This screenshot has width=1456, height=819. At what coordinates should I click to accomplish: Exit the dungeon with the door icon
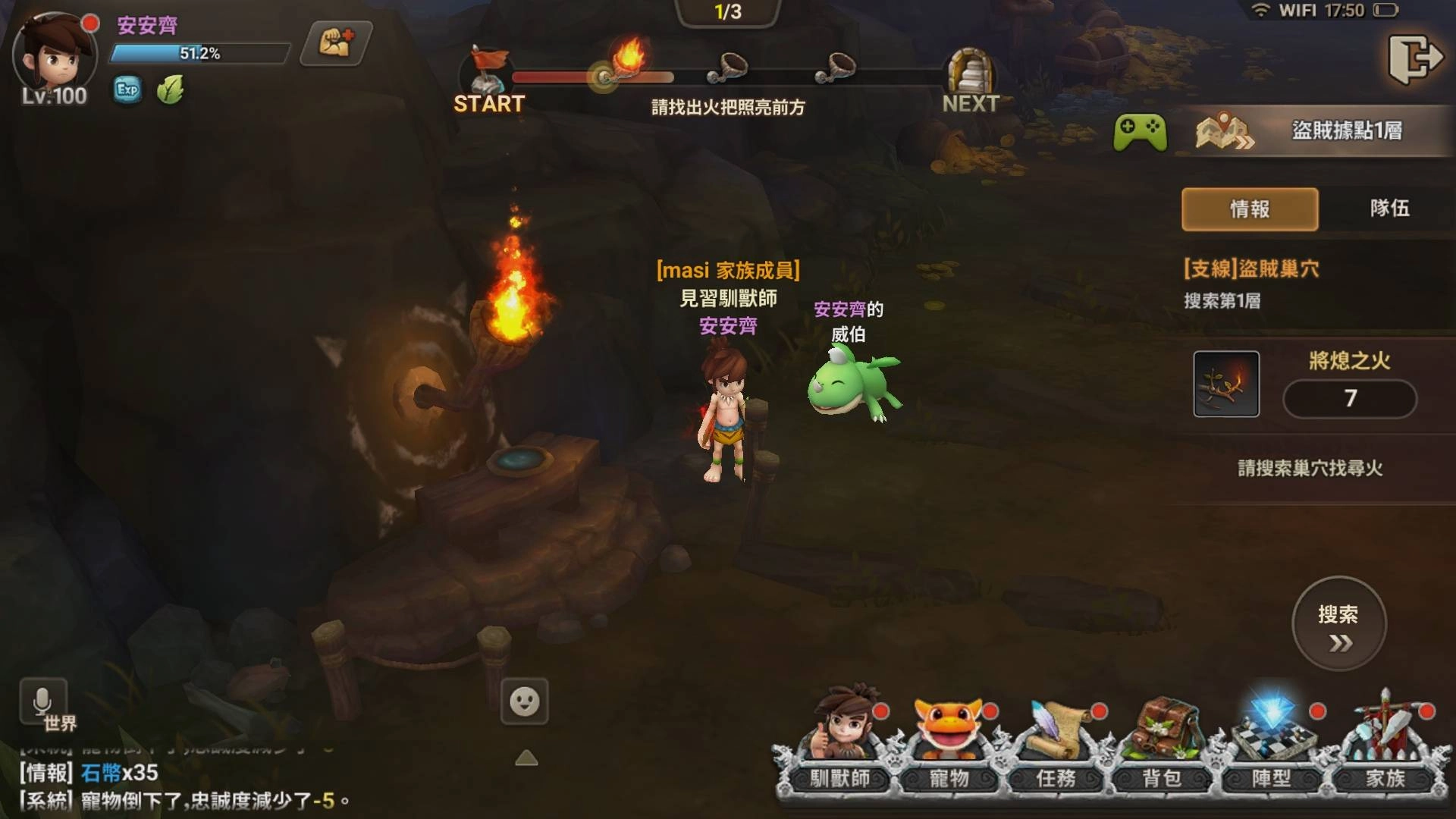coord(1415,58)
